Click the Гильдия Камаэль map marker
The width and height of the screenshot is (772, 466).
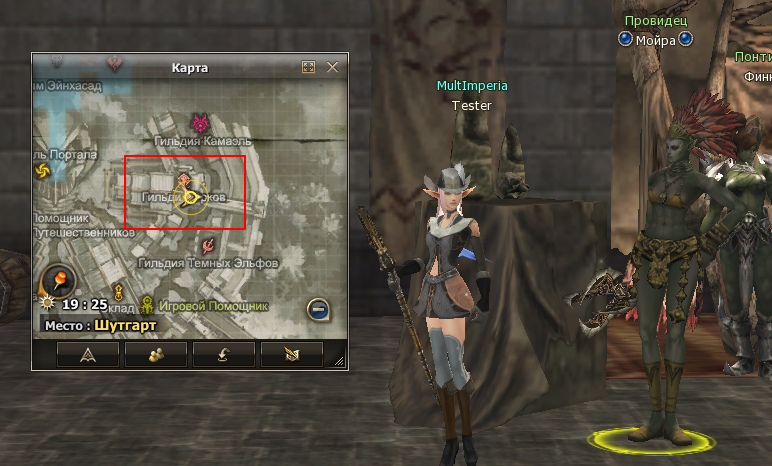coord(202,124)
